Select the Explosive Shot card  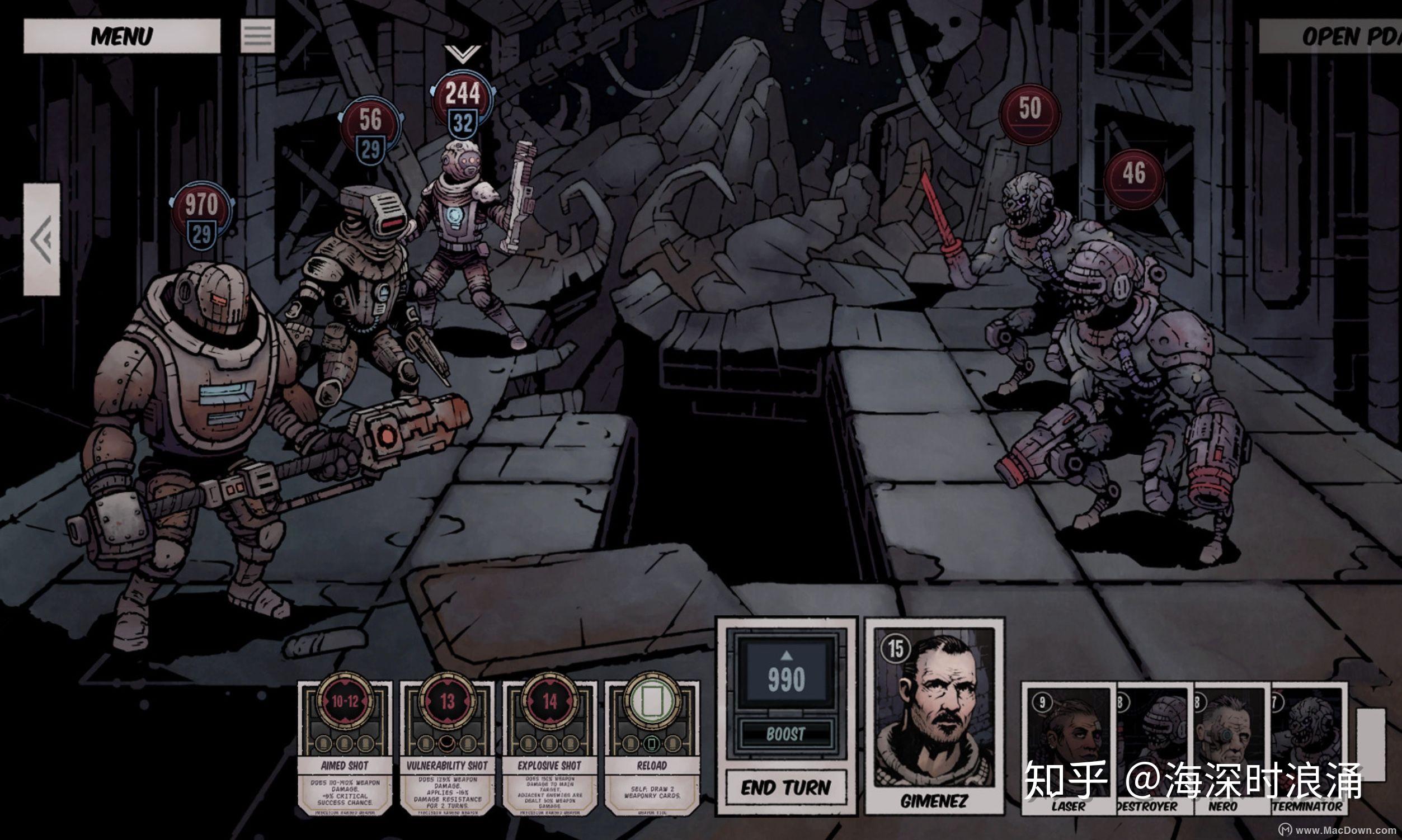coord(549,747)
